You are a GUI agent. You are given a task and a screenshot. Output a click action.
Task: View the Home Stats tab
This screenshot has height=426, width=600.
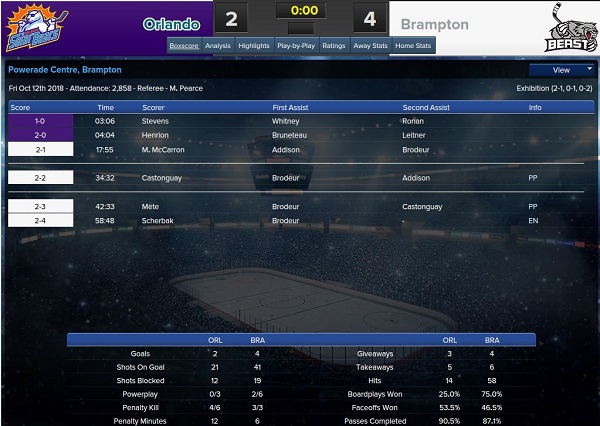point(414,46)
